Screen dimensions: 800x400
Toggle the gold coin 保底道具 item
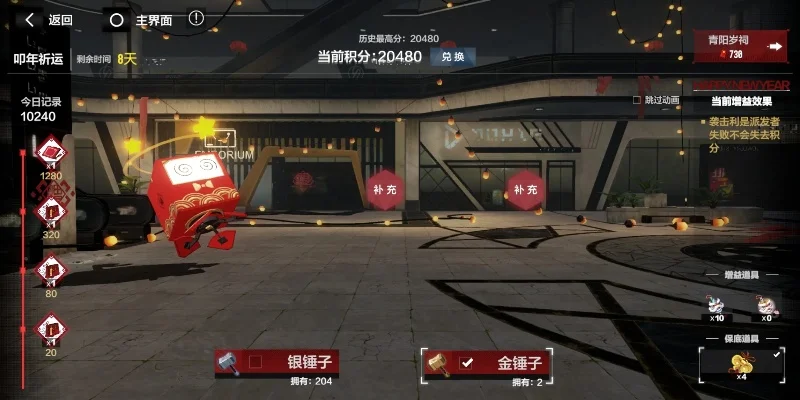(742, 362)
